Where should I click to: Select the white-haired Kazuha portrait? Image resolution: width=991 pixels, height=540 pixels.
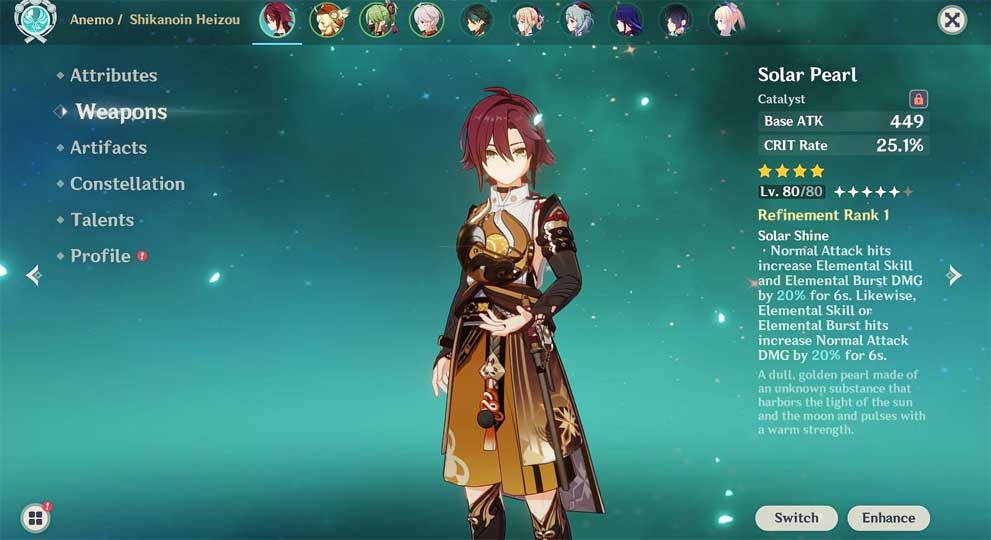(x=426, y=20)
